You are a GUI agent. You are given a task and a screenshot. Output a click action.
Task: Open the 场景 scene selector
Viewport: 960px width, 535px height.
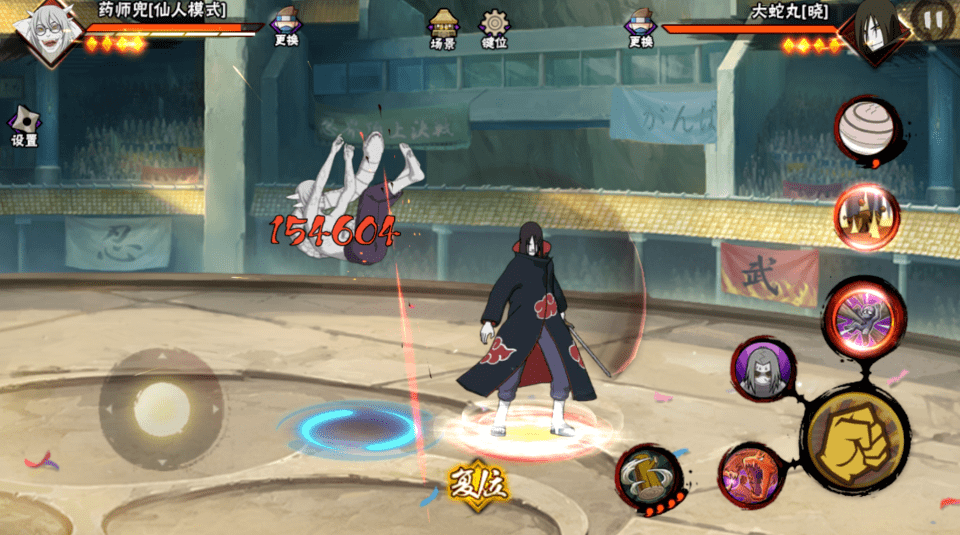tap(443, 28)
